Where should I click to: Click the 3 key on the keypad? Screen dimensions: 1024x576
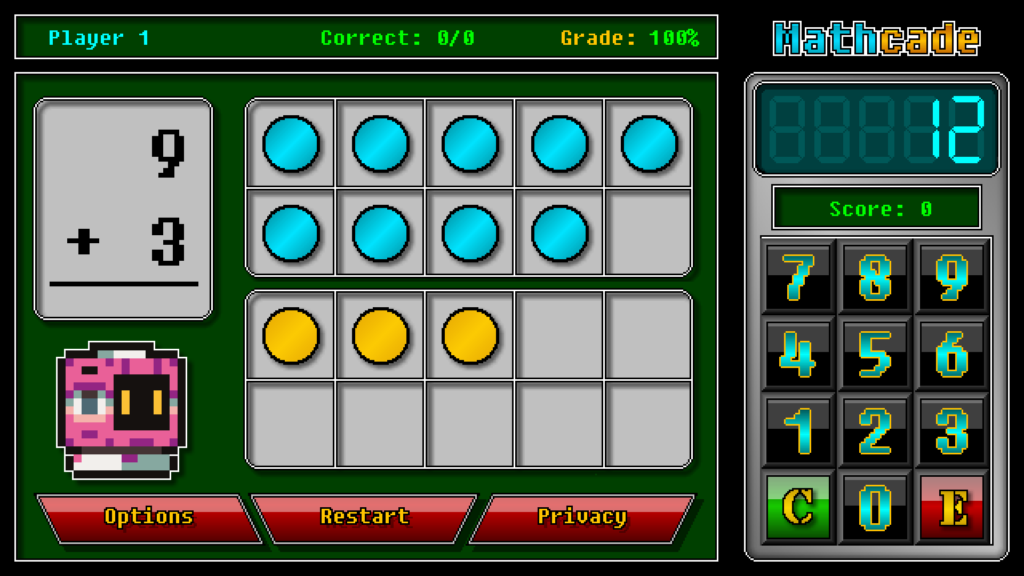click(952, 431)
